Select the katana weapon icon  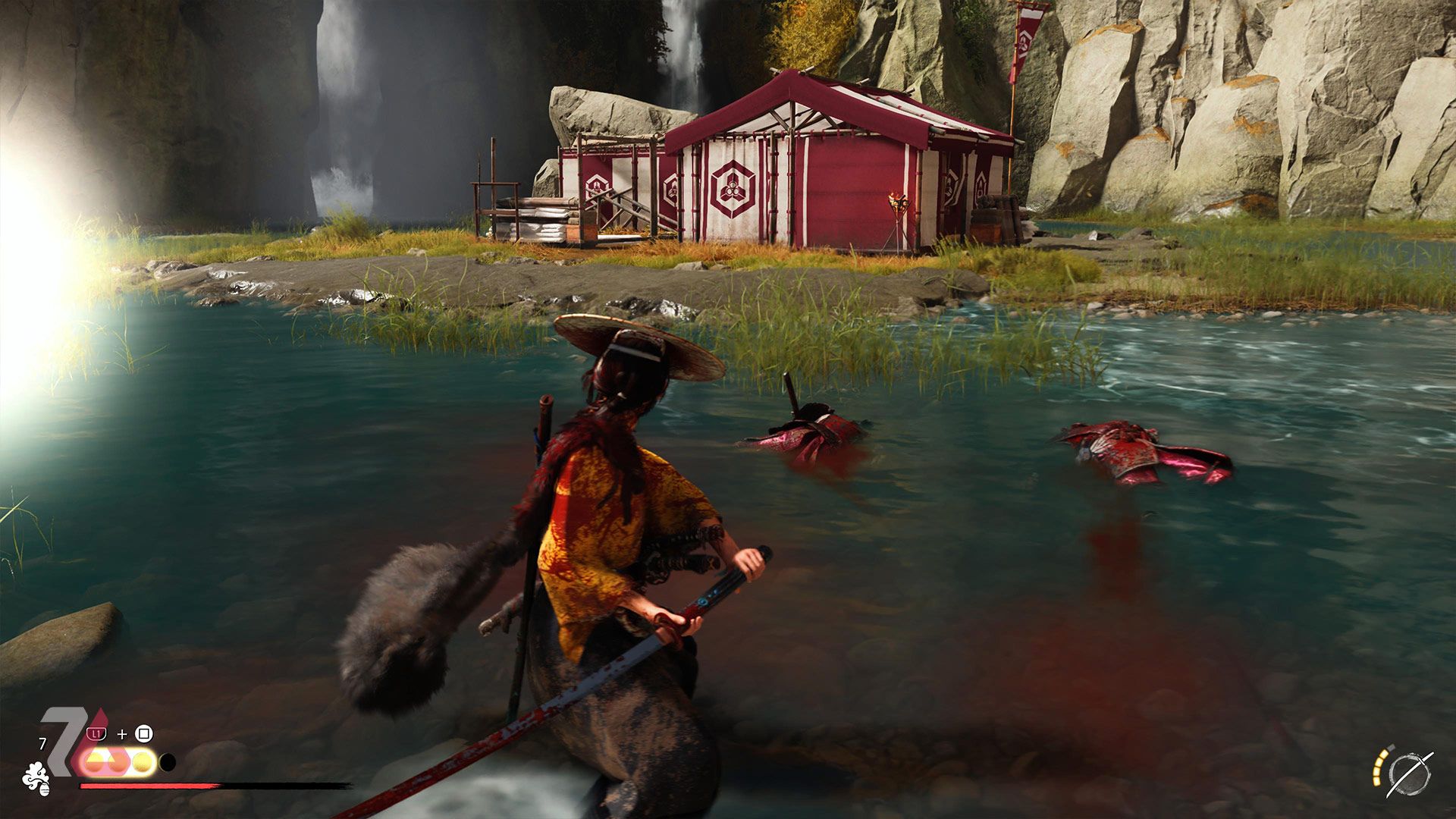(1409, 775)
